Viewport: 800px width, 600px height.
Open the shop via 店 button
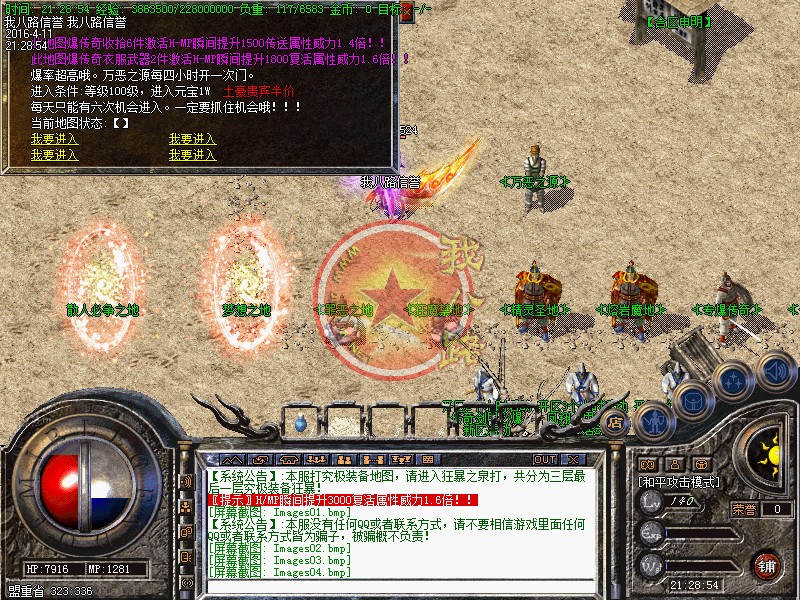[616, 424]
